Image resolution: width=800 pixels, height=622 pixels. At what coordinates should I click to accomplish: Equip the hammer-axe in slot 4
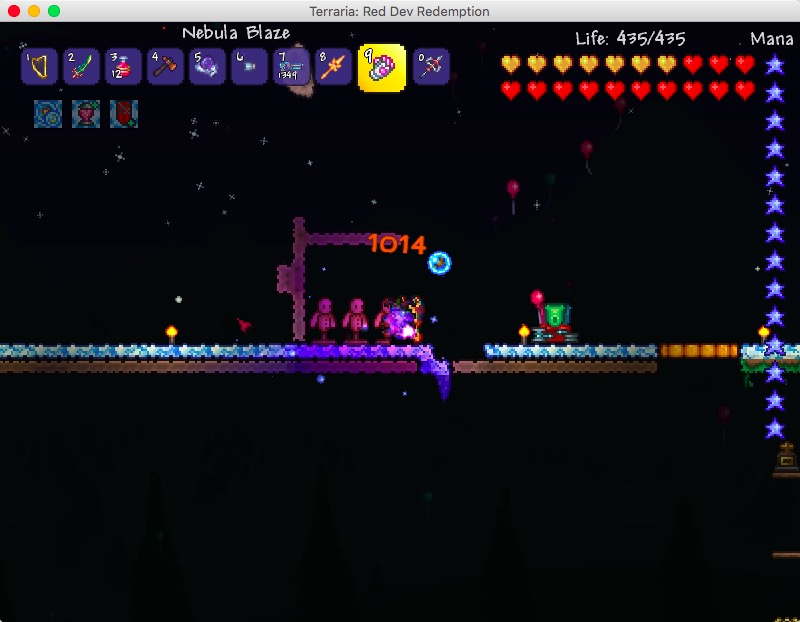pos(165,67)
